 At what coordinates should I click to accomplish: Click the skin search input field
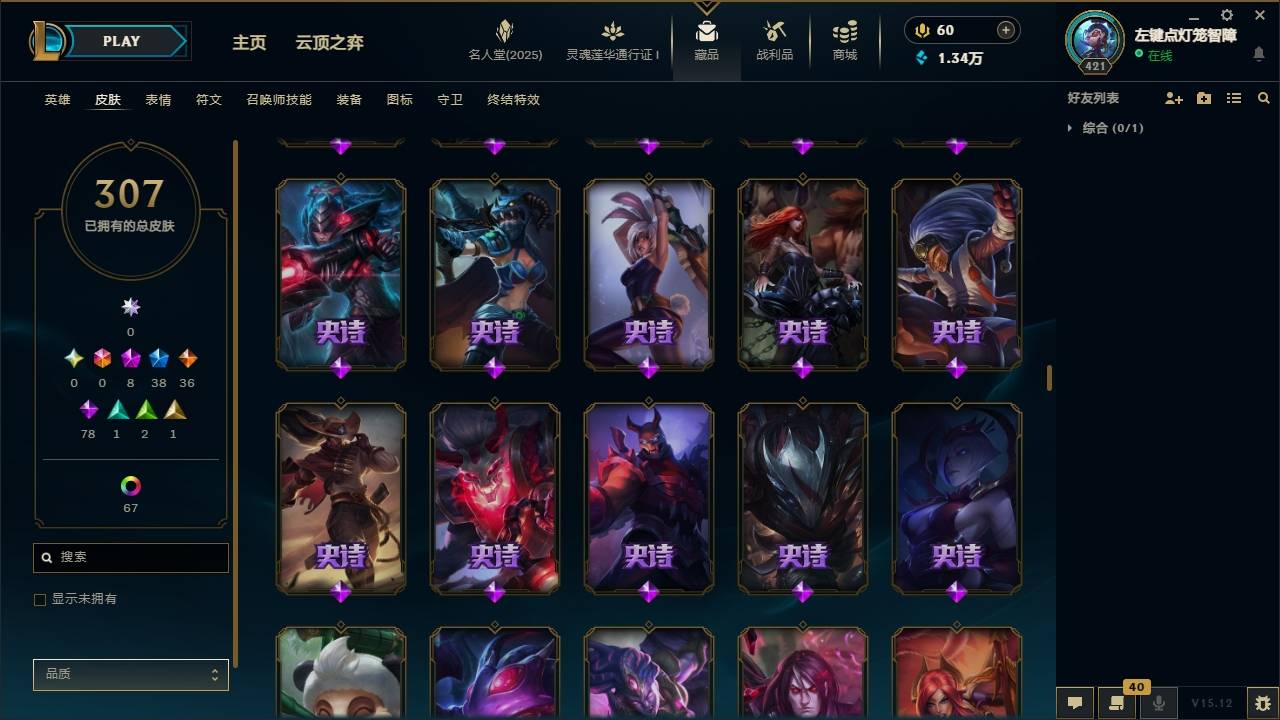coord(130,557)
